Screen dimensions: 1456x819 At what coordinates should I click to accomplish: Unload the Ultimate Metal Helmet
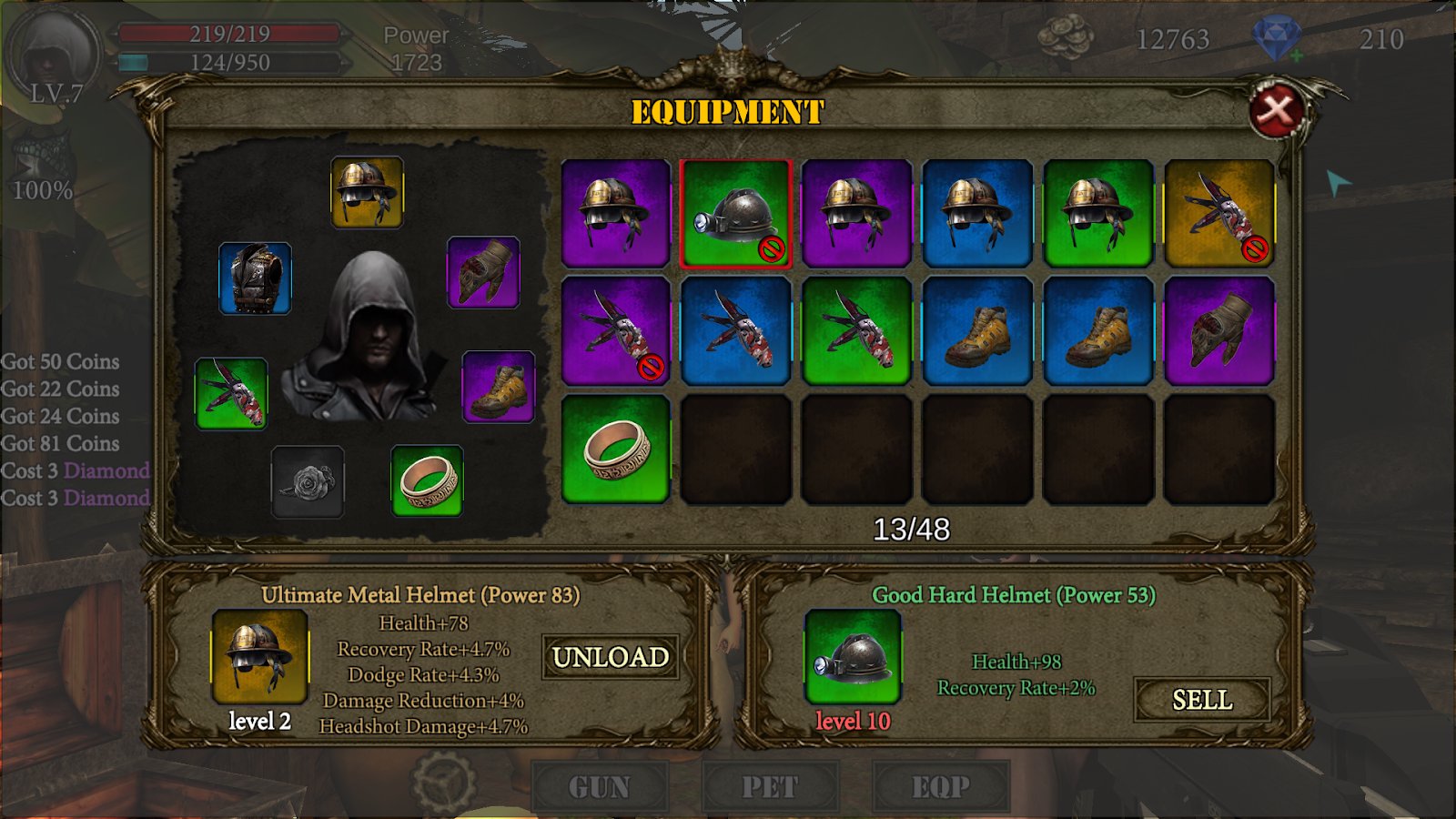[610, 657]
